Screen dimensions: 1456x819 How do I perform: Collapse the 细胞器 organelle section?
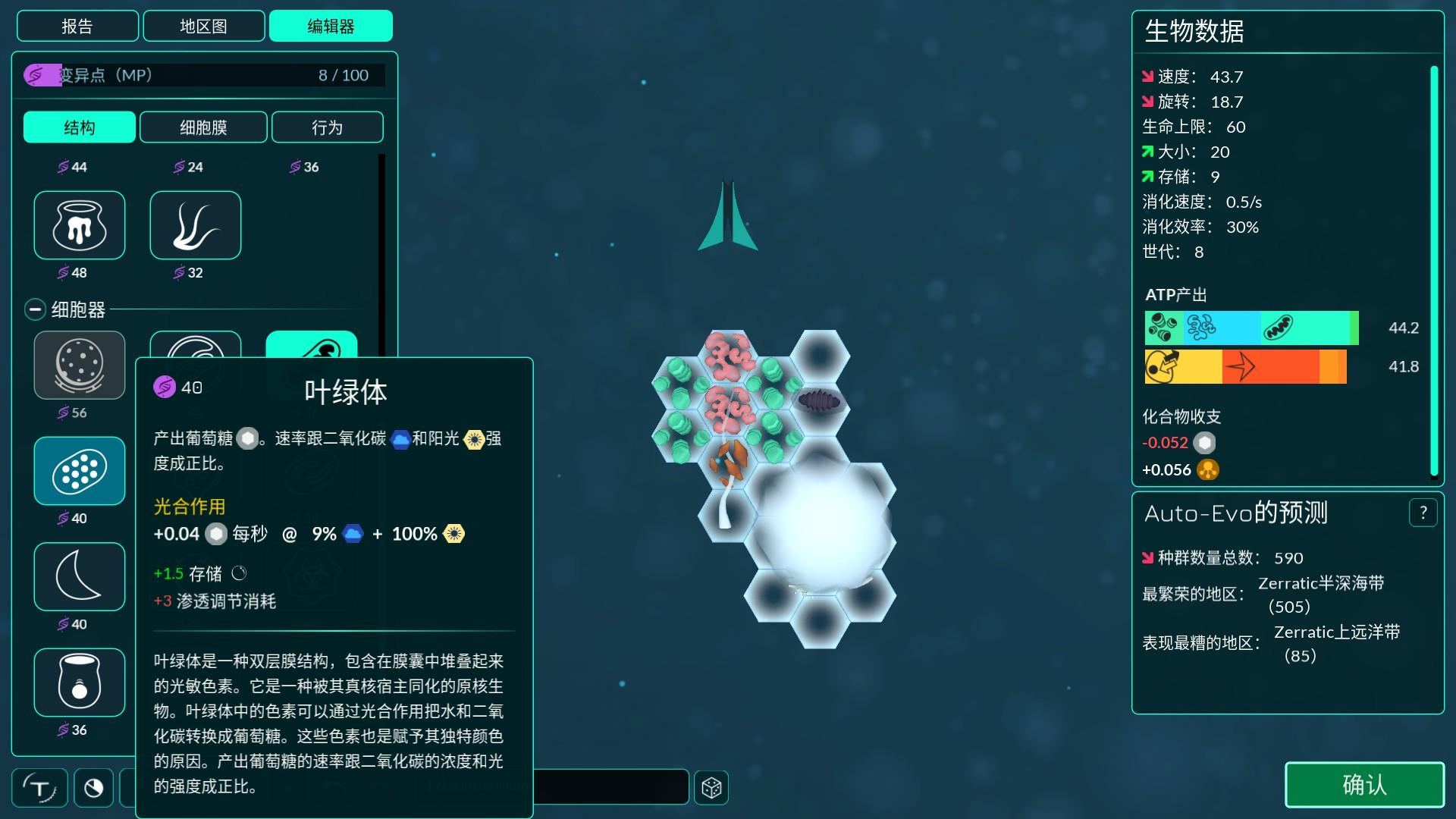pyautogui.click(x=35, y=309)
